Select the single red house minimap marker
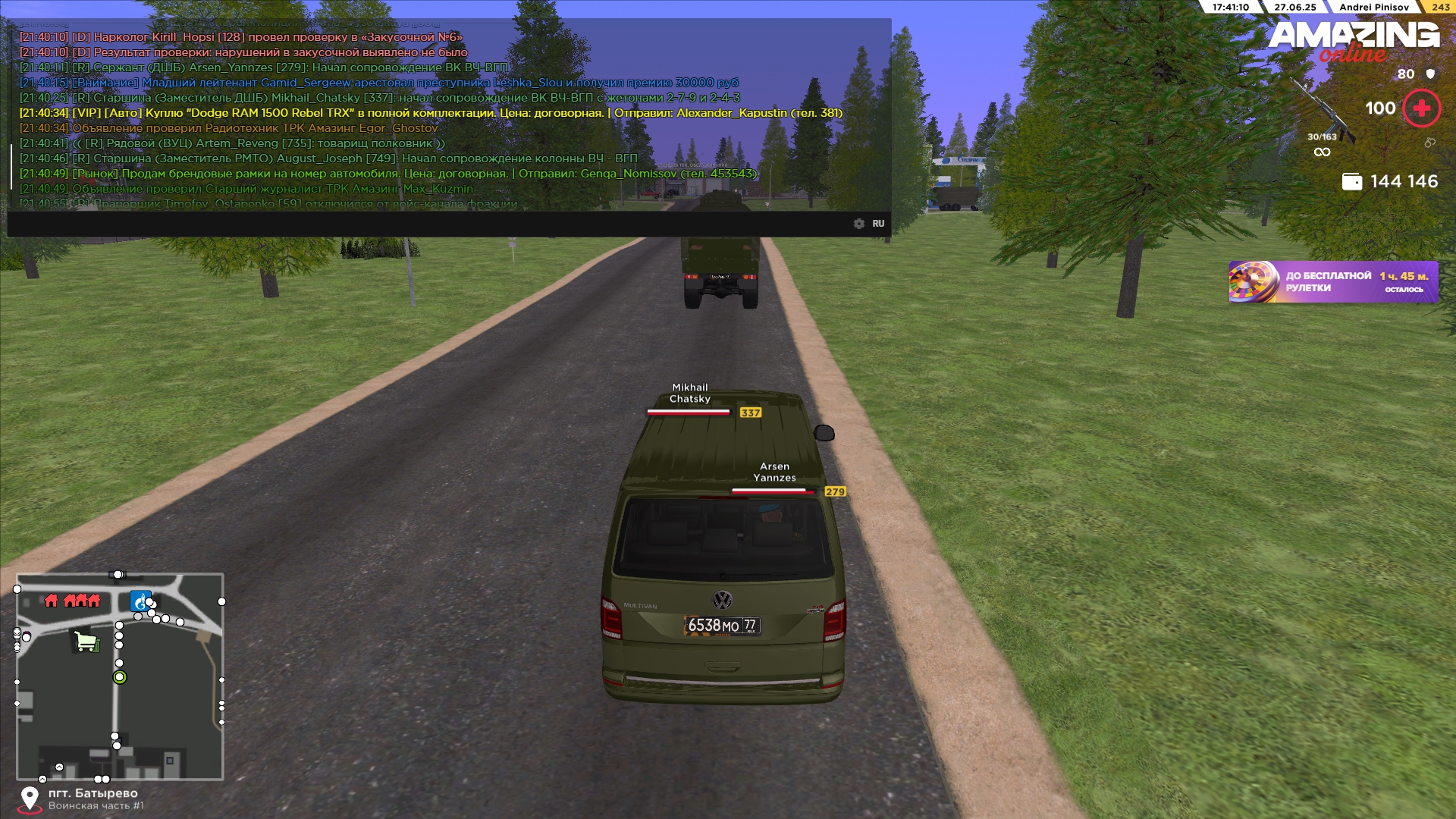The width and height of the screenshot is (1456, 819). 52,601
